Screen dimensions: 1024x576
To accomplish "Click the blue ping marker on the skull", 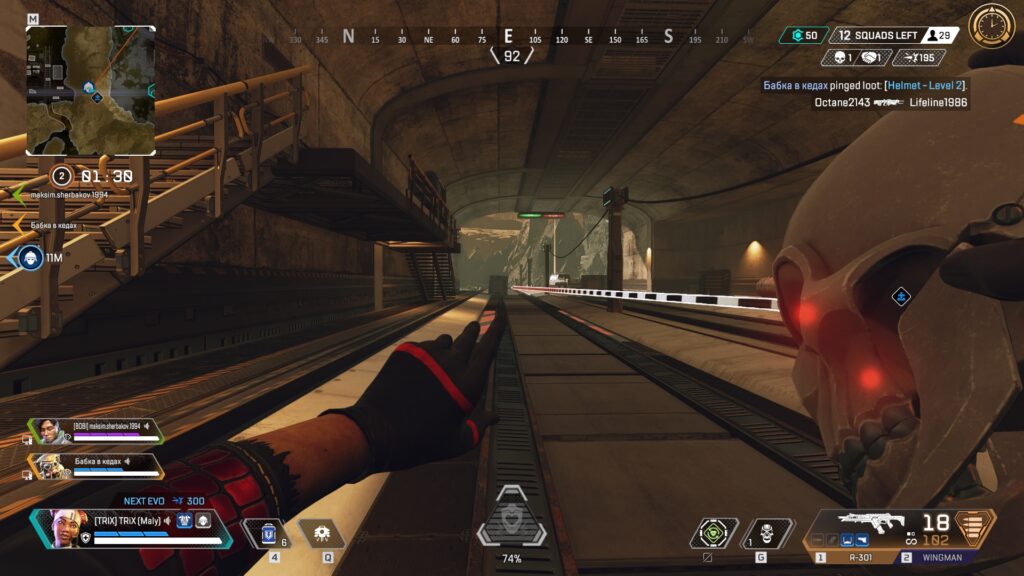I will pyautogui.click(x=901, y=296).
